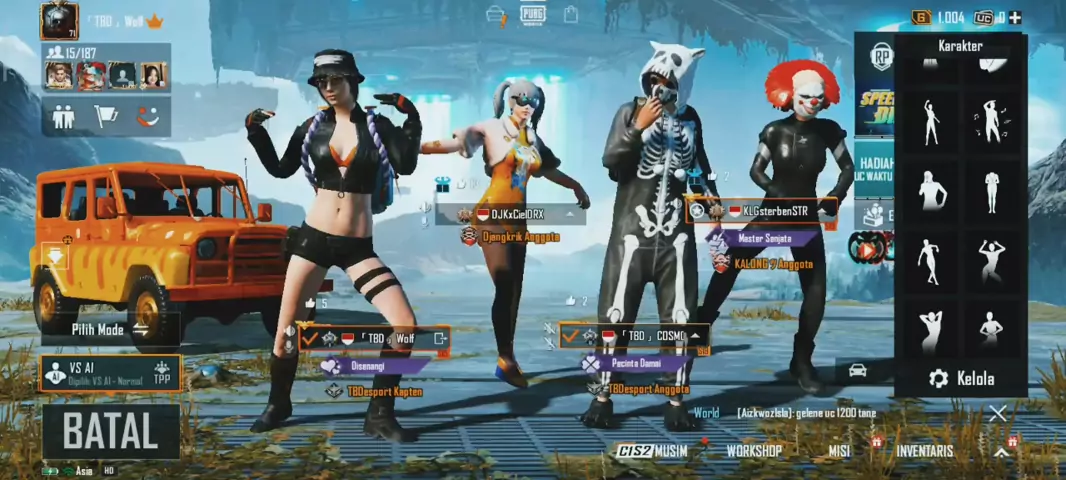Open the Royale Pass RP icon

tap(881, 56)
